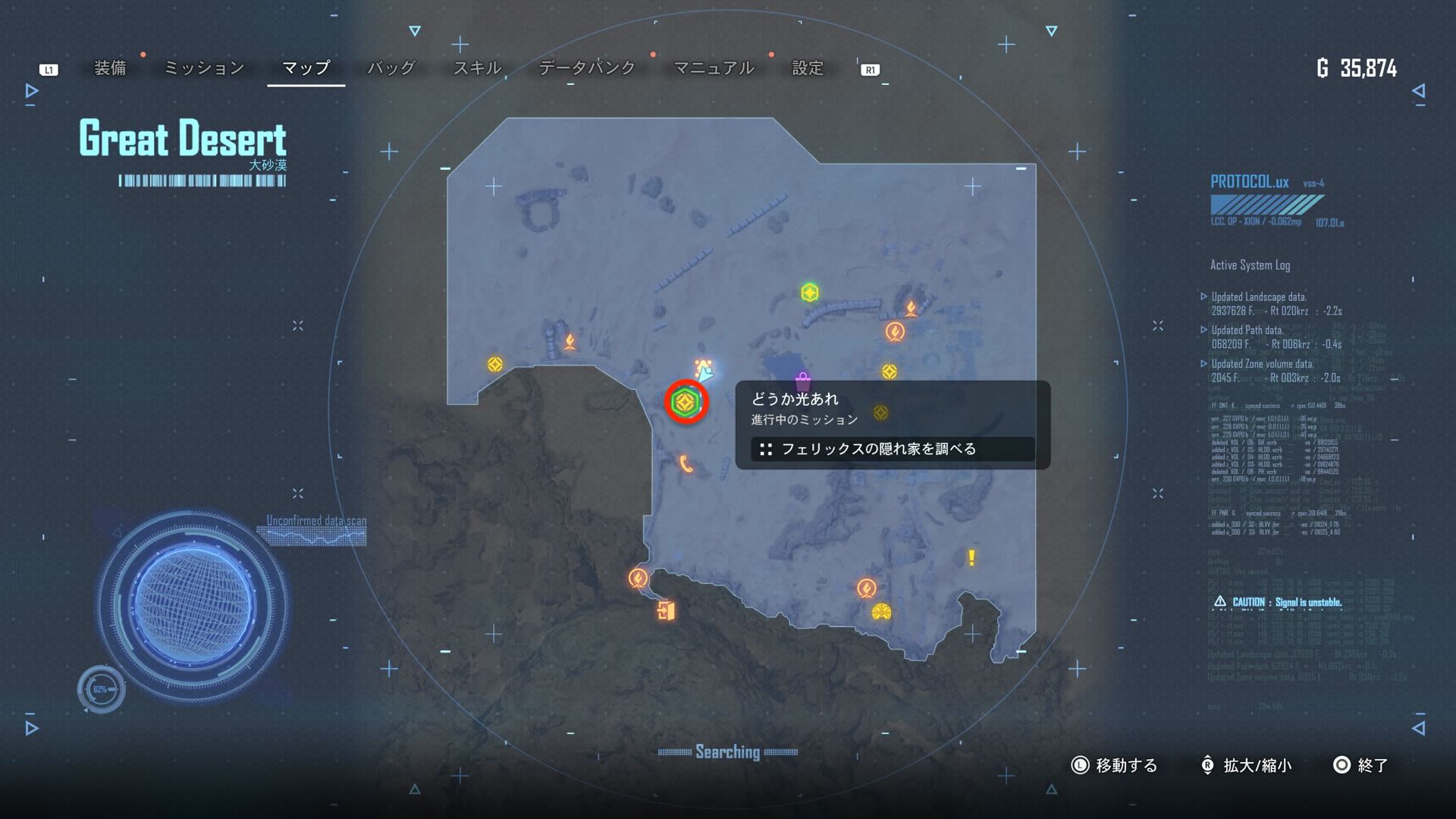Switch to the 装備 tab
This screenshot has width=1456, height=819.
(110, 68)
